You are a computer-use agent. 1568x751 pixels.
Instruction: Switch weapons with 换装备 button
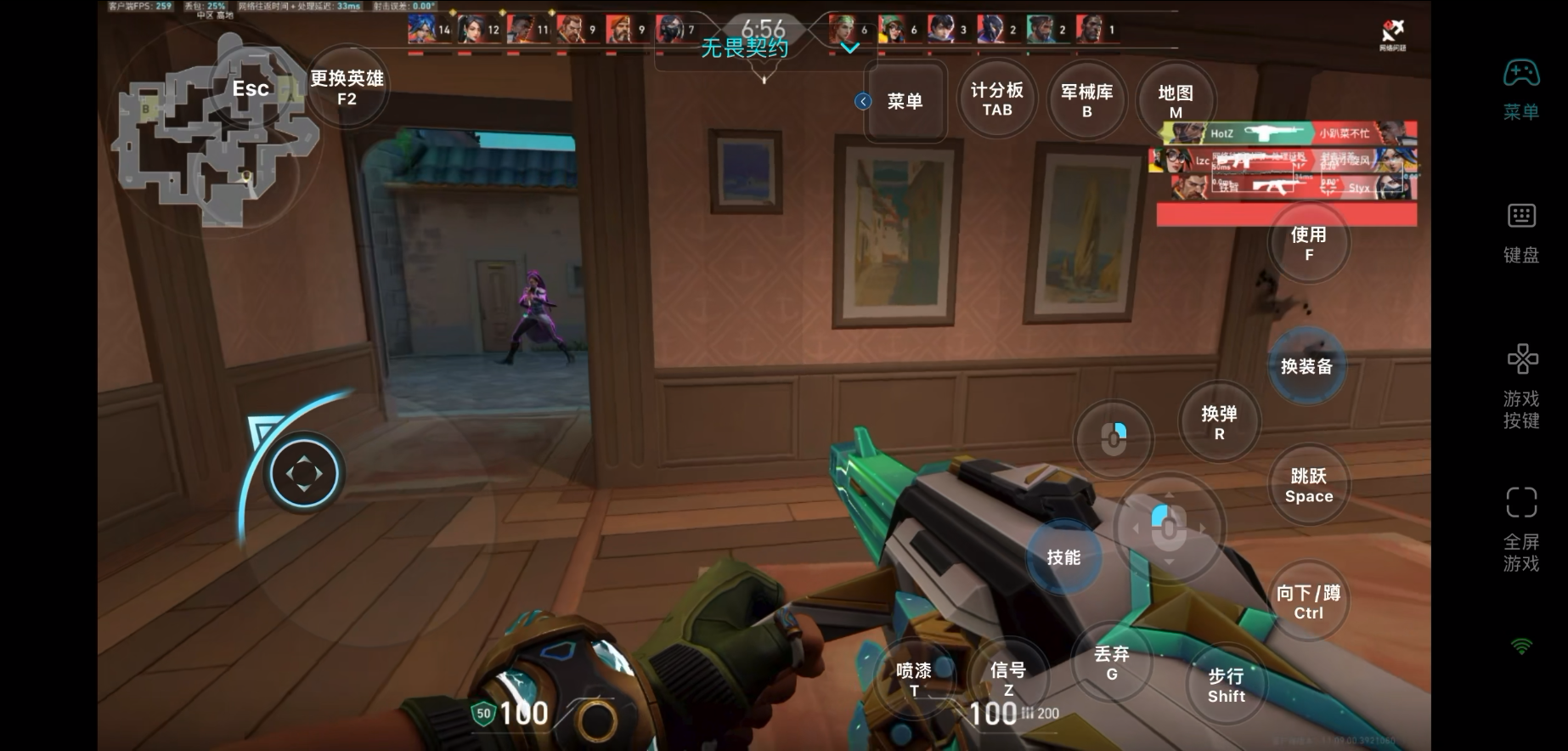tap(1306, 367)
